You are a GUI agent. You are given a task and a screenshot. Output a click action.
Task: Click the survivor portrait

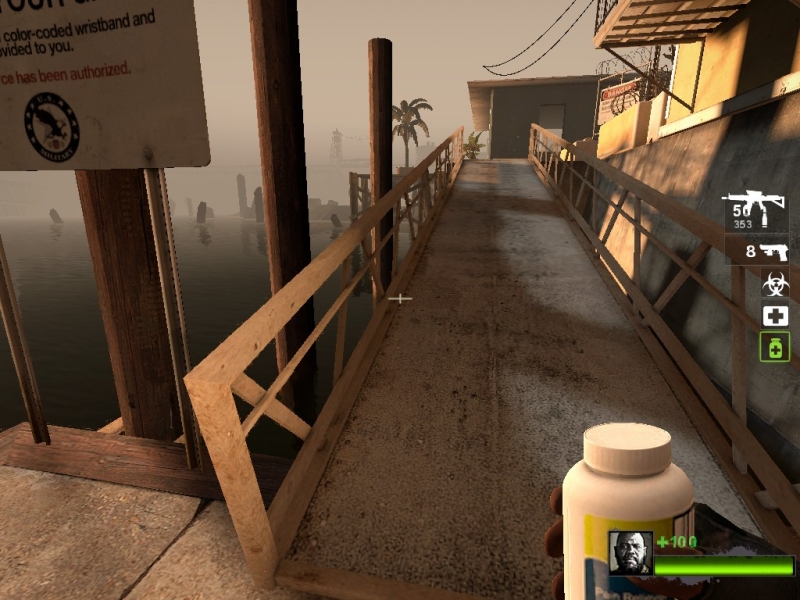[x=630, y=553]
